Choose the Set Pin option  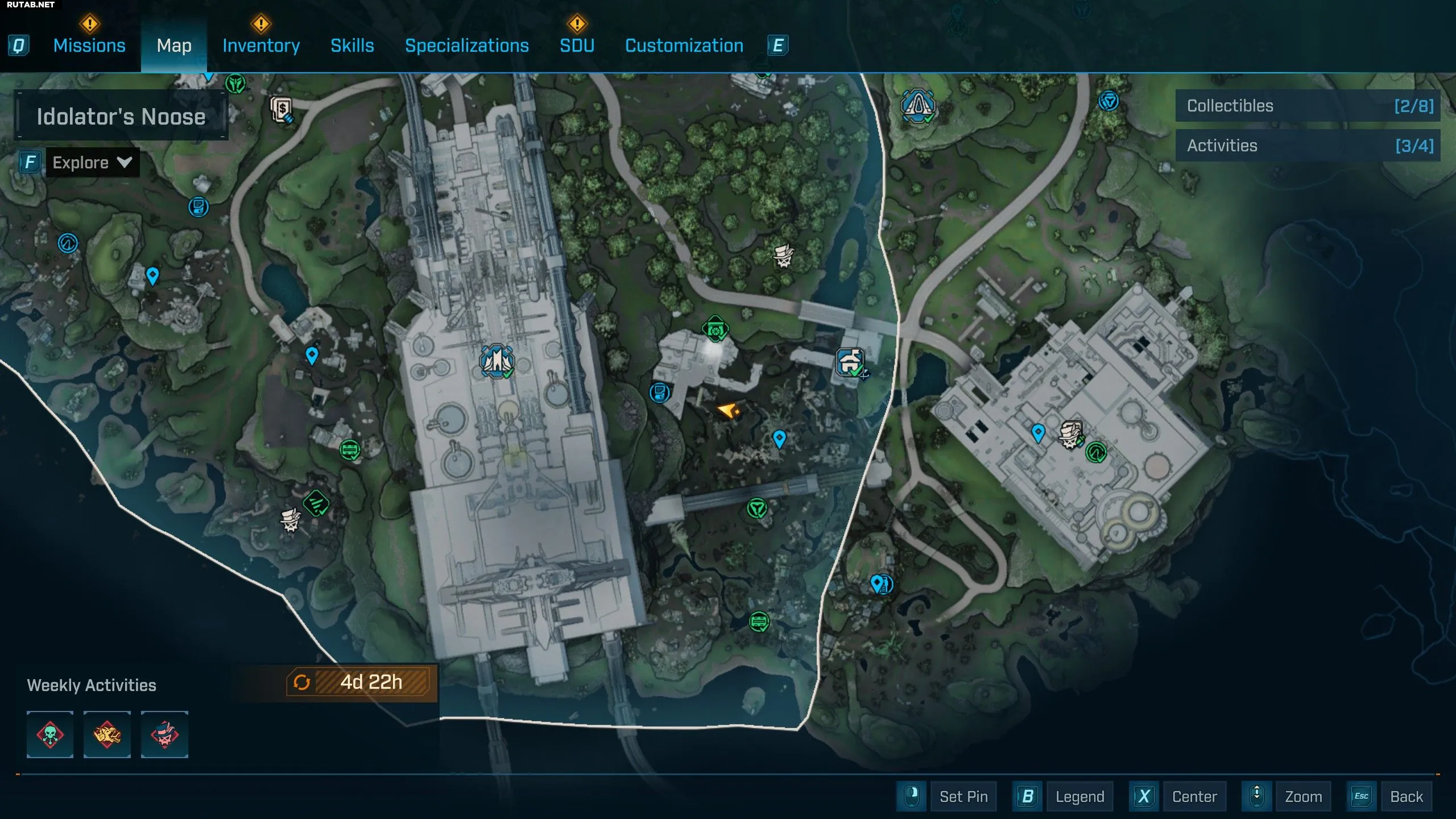click(963, 796)
